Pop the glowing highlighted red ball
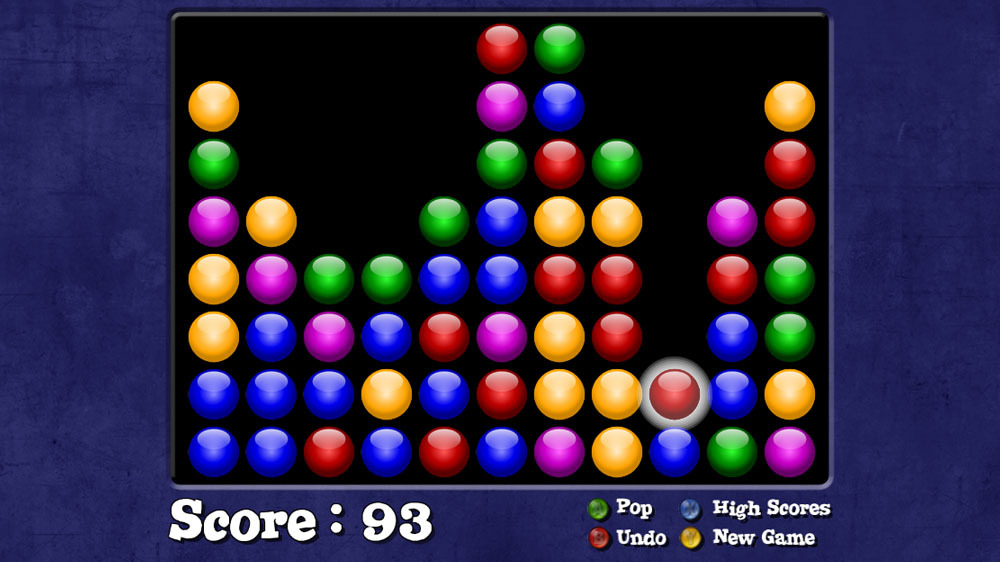The height and width of the screenshot is (562, 1000). [x=675, y=394]
